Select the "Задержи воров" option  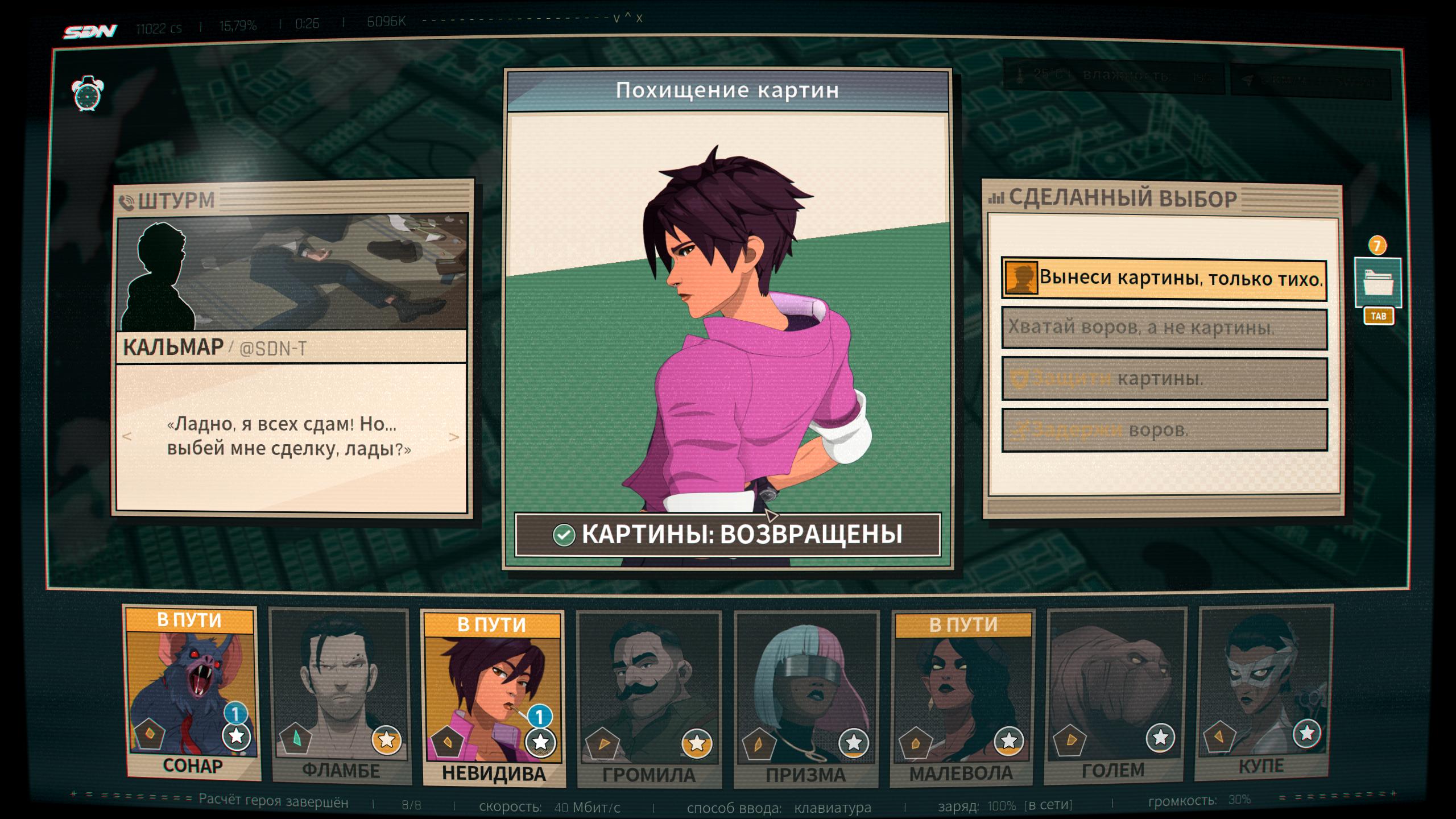pos(1164,430)
